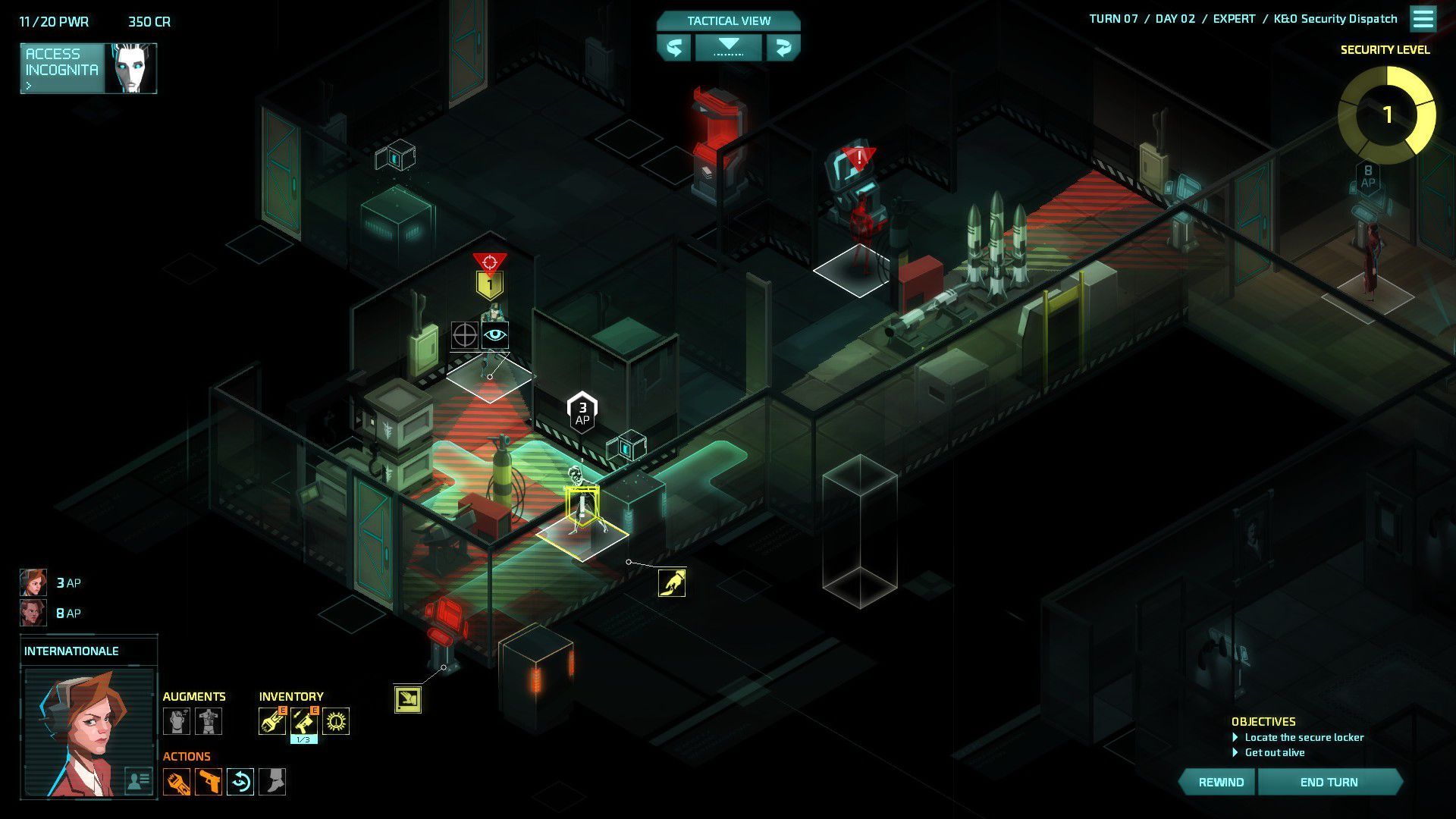Select the hand augment icon
Viewport: 1456px width, 819px height.
[176, 721]
